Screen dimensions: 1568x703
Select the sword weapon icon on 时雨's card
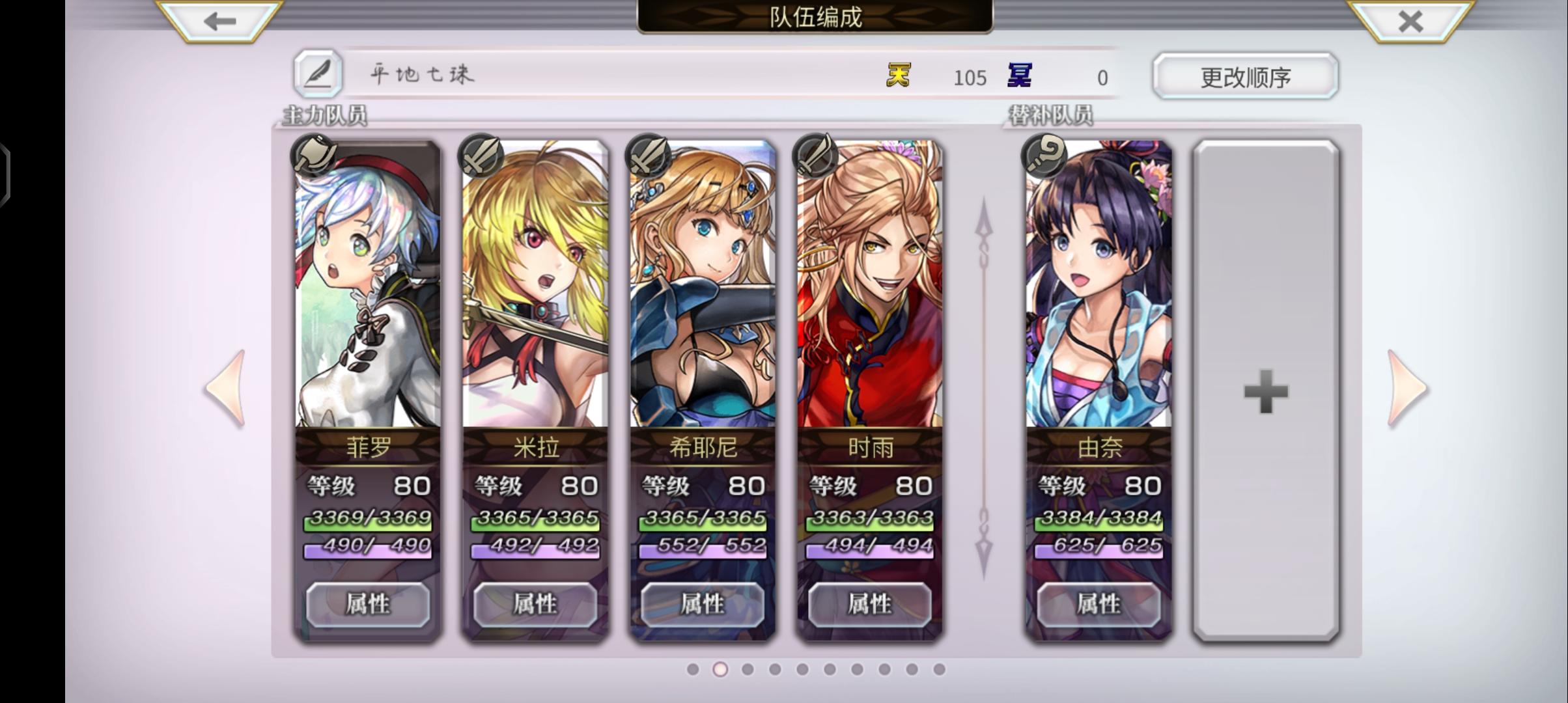click(814, 156)
